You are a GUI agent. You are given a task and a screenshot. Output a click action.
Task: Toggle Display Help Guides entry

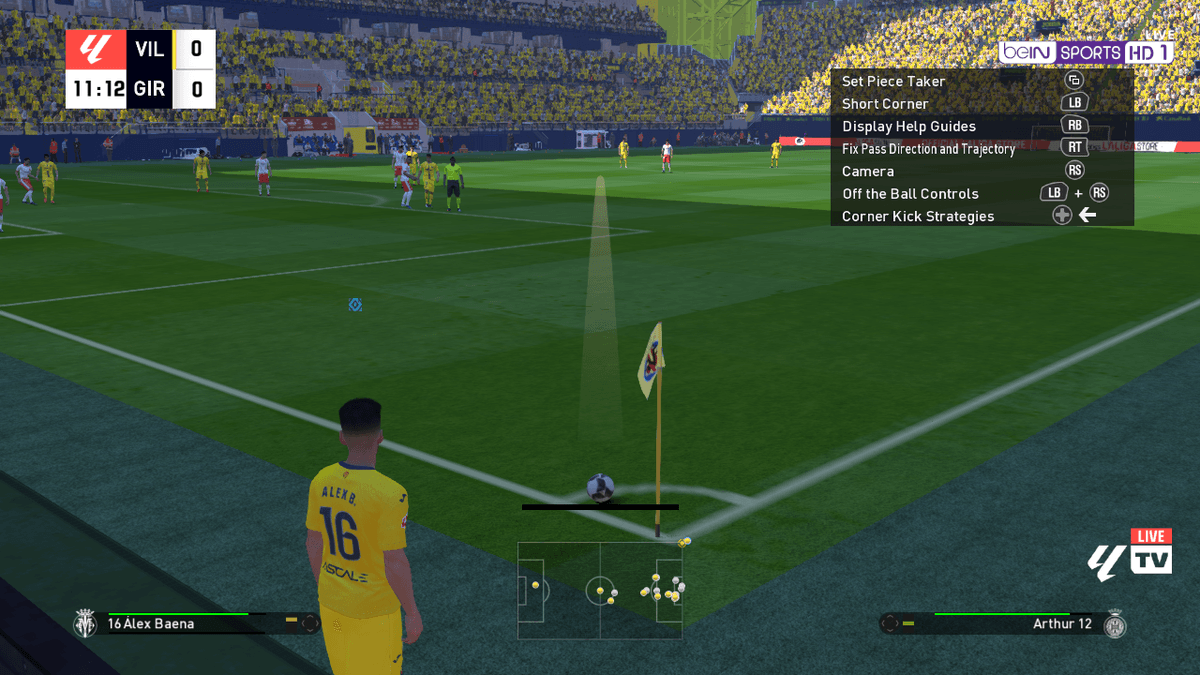908,126
